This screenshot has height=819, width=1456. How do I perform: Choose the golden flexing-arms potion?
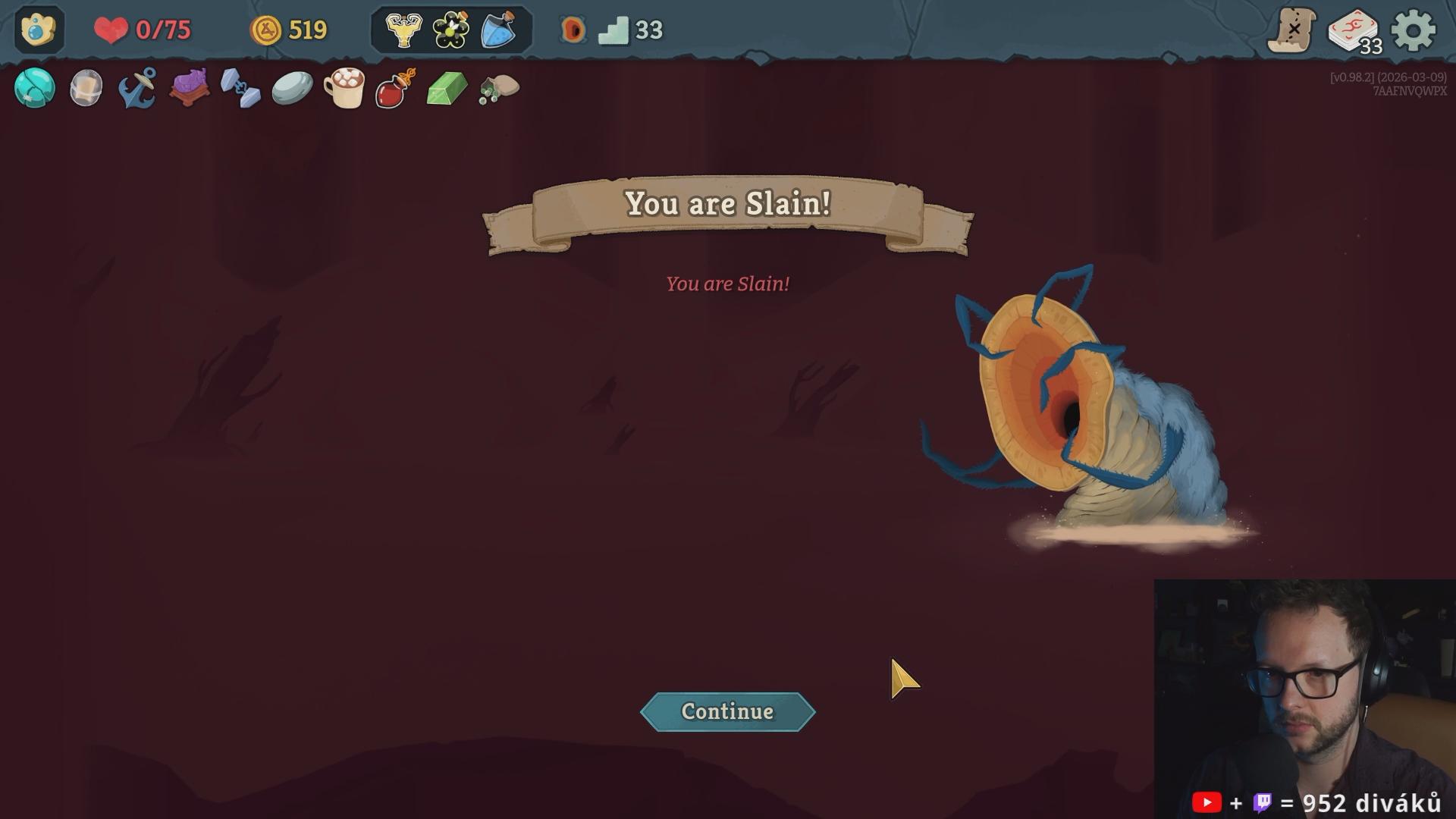click(x=403, y=30)
